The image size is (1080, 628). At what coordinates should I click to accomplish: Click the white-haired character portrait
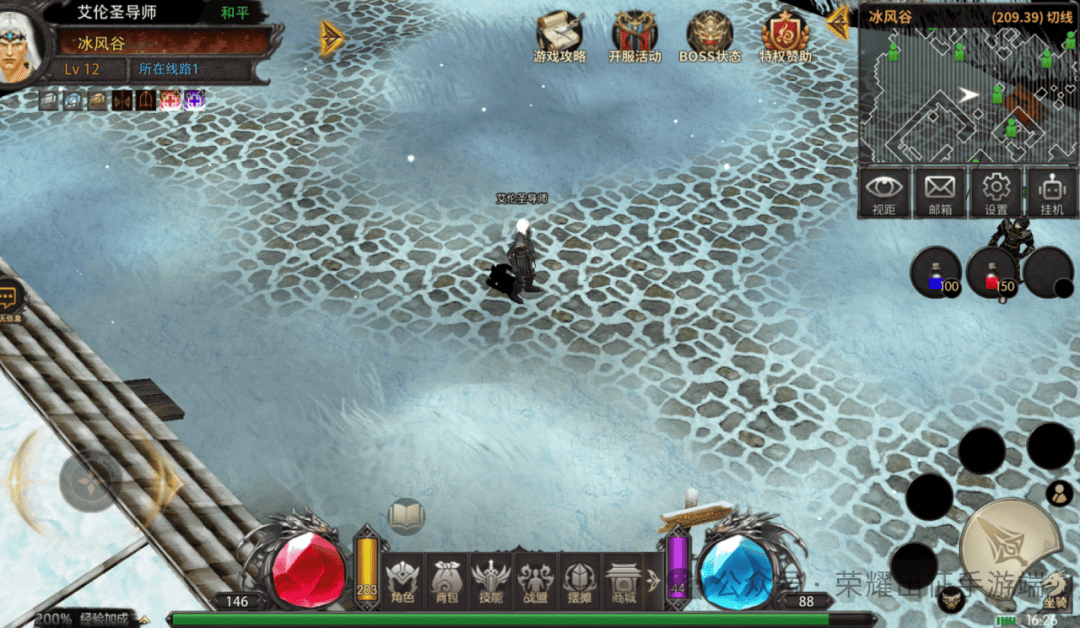click(x=20, y=46)
